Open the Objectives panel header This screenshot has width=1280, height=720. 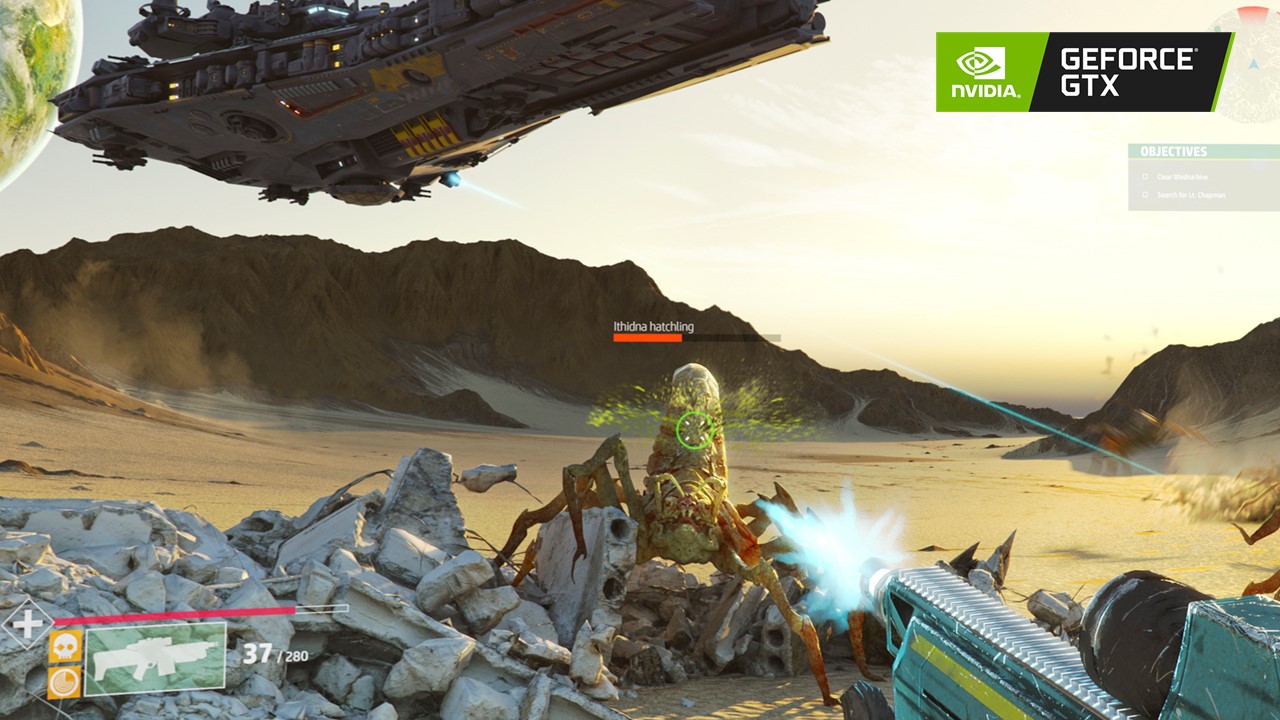click(1175, 152)
